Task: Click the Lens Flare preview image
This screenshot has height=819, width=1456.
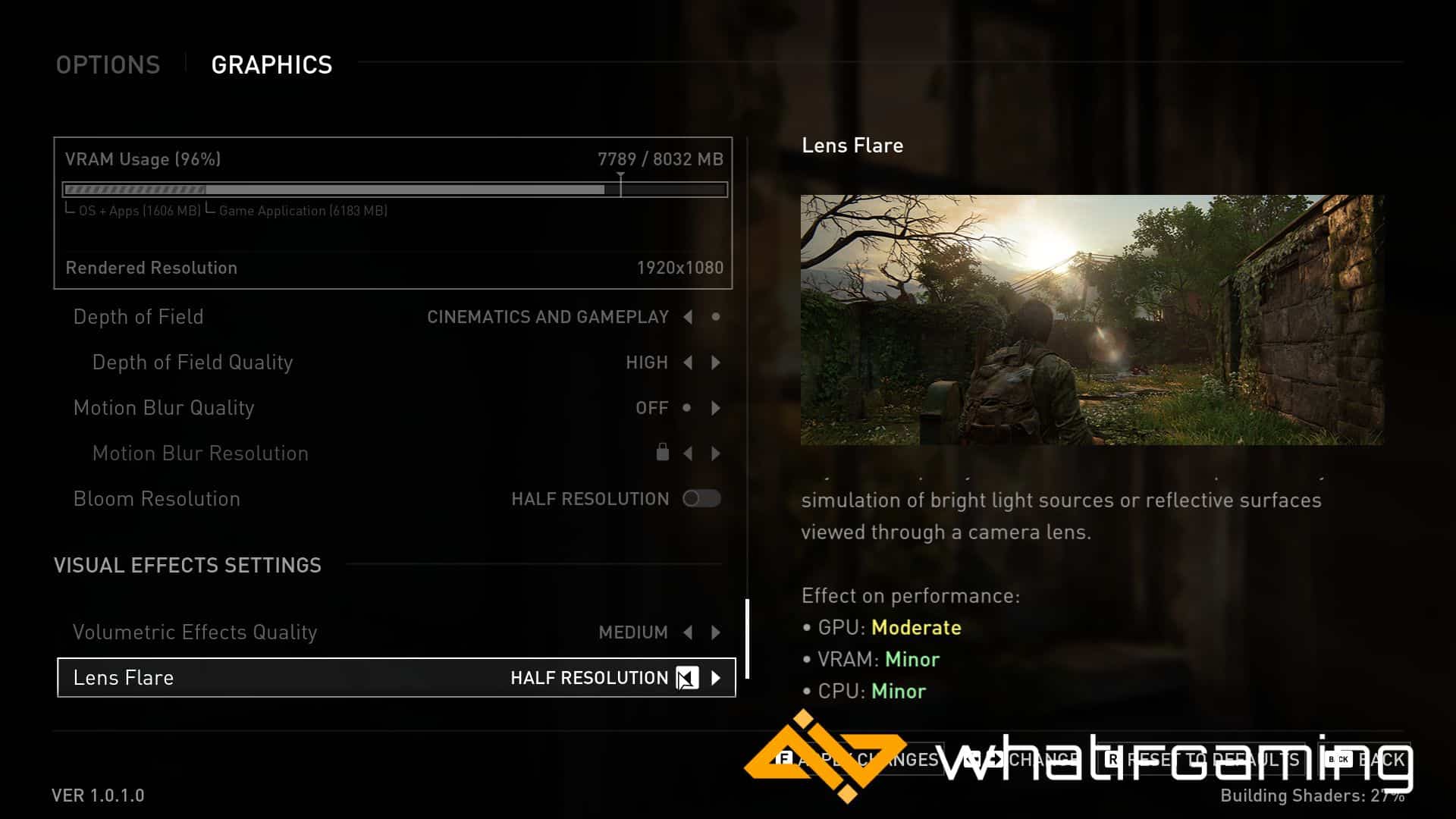Action: click(x=1092, y=319)
